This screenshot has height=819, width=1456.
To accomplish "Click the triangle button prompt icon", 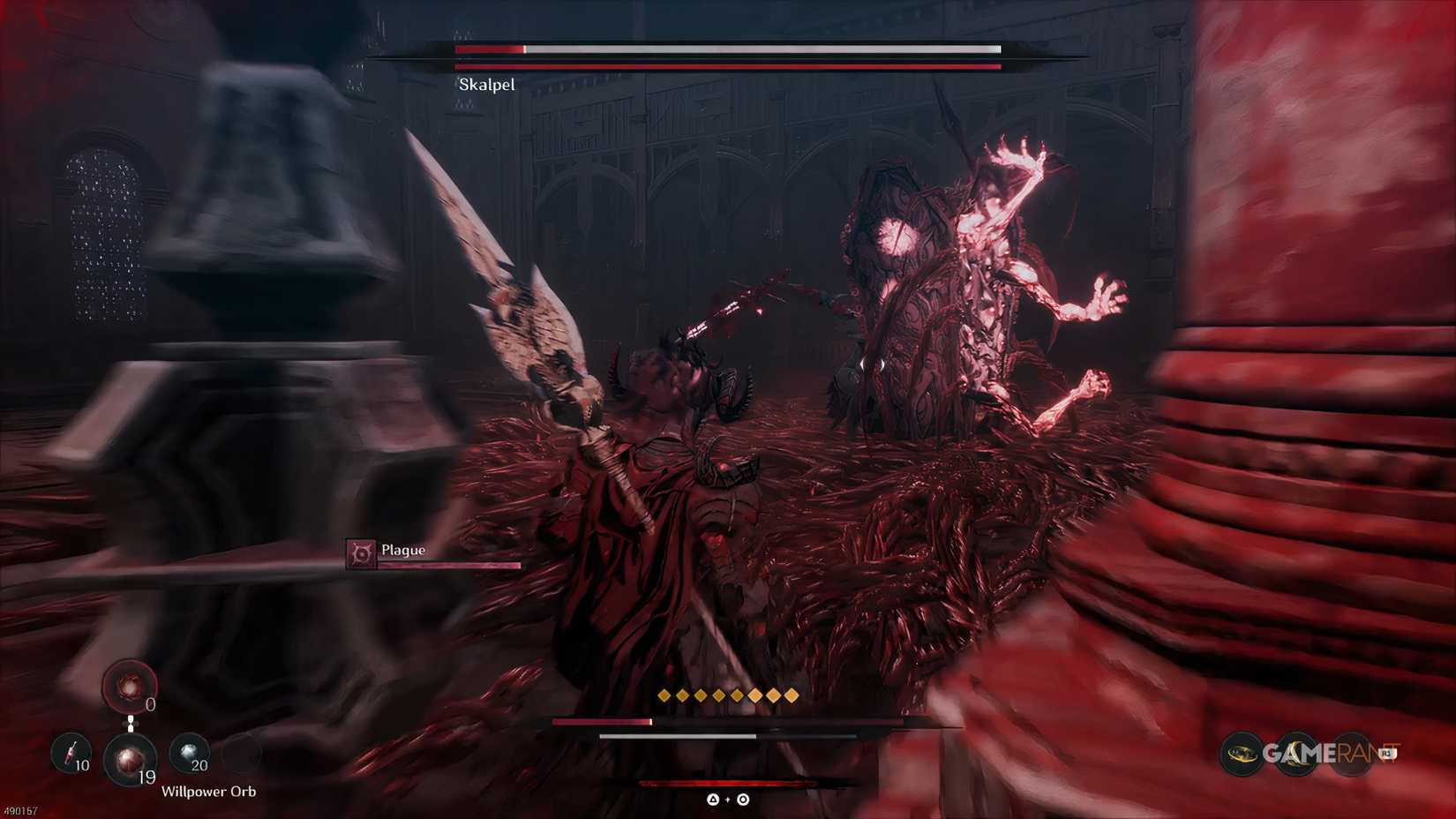I will [x=713, y=800].
